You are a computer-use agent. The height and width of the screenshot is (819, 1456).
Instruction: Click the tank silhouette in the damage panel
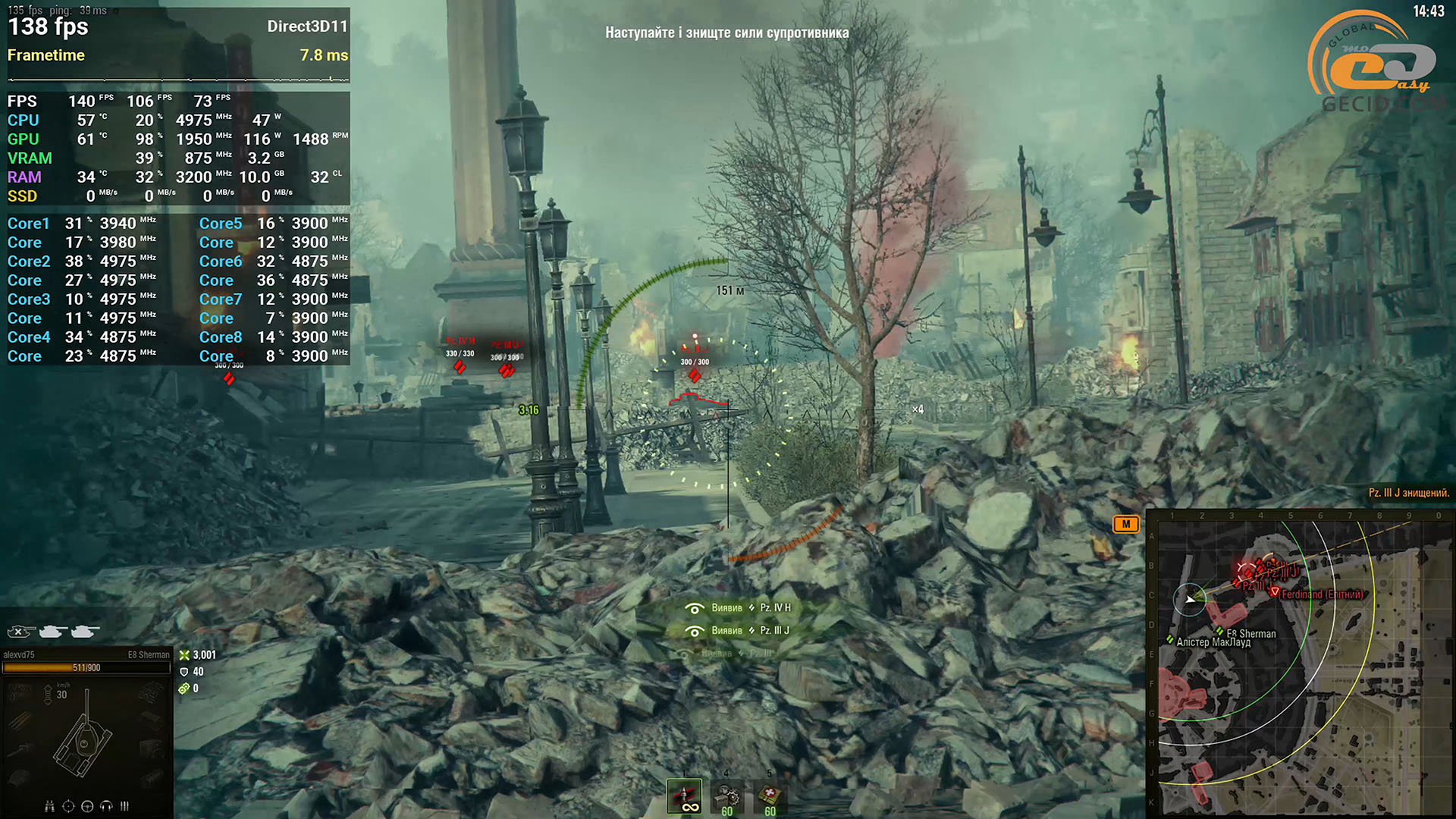[83, 743]
